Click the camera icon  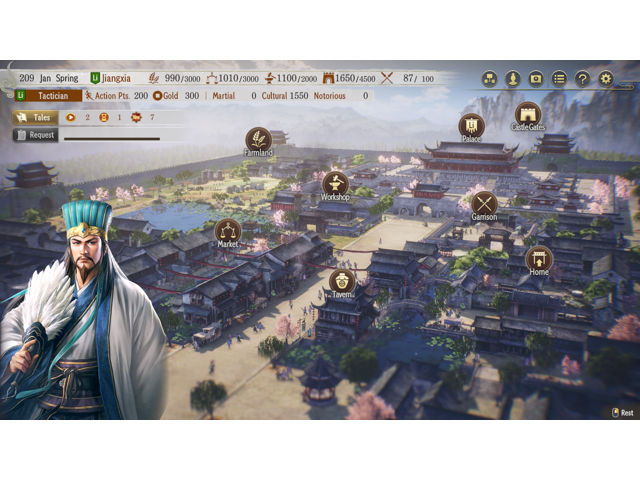(x=536, y=78)
